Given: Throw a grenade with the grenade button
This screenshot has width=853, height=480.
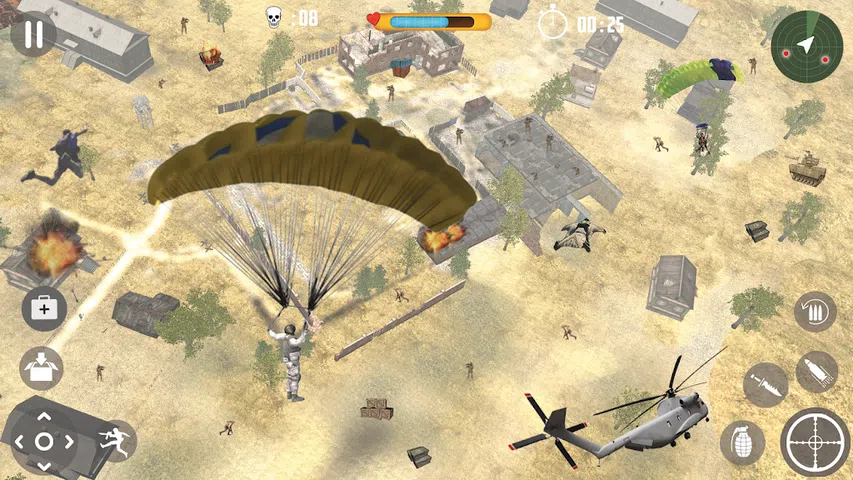Looking at the screenshot, I should point(742,442).
